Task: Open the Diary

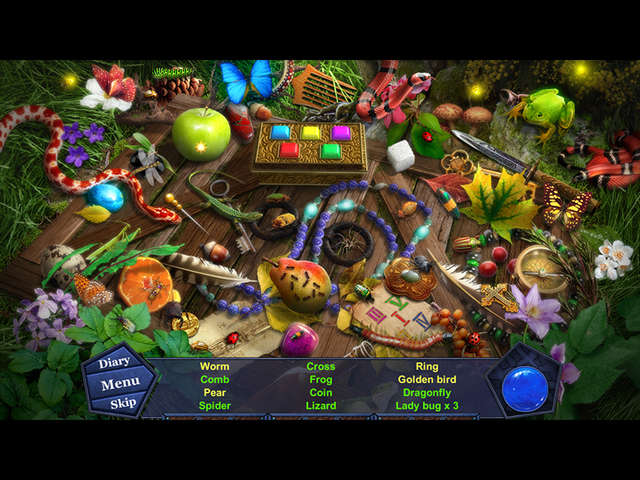Action: (x=115, y=362)
